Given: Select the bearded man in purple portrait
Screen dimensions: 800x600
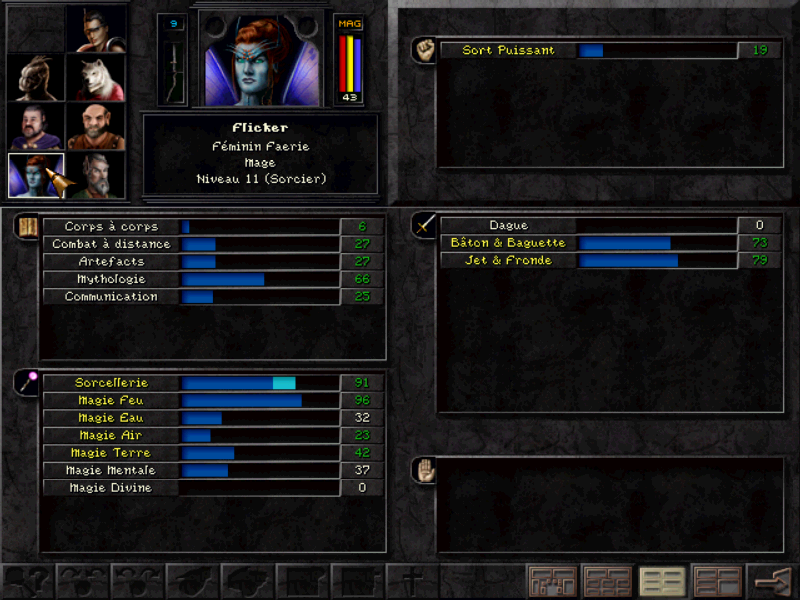Looking at the screenshot, I should pyautogui.click(x=36, y=126).
